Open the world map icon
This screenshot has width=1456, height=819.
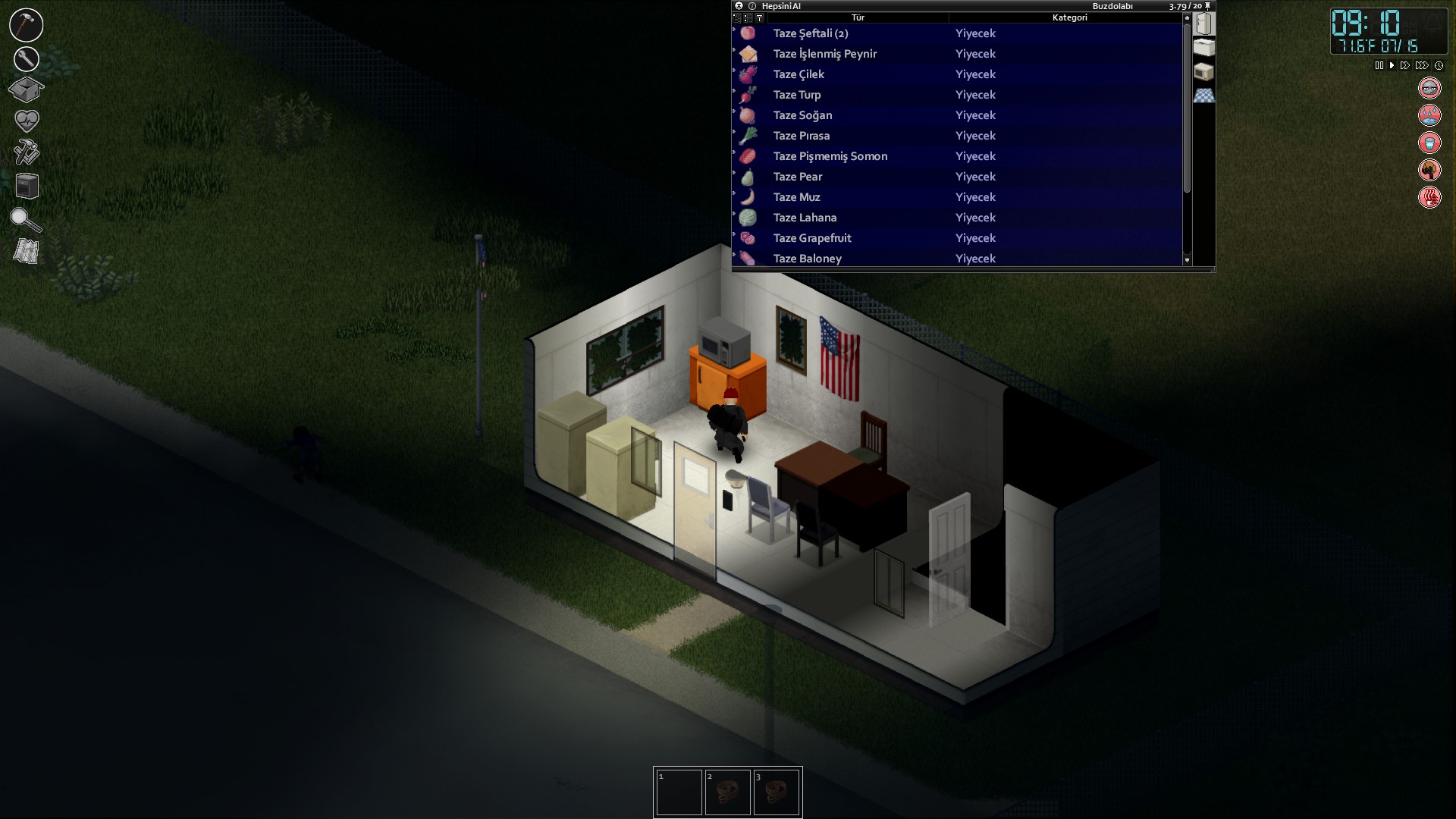tap(27, 251)
